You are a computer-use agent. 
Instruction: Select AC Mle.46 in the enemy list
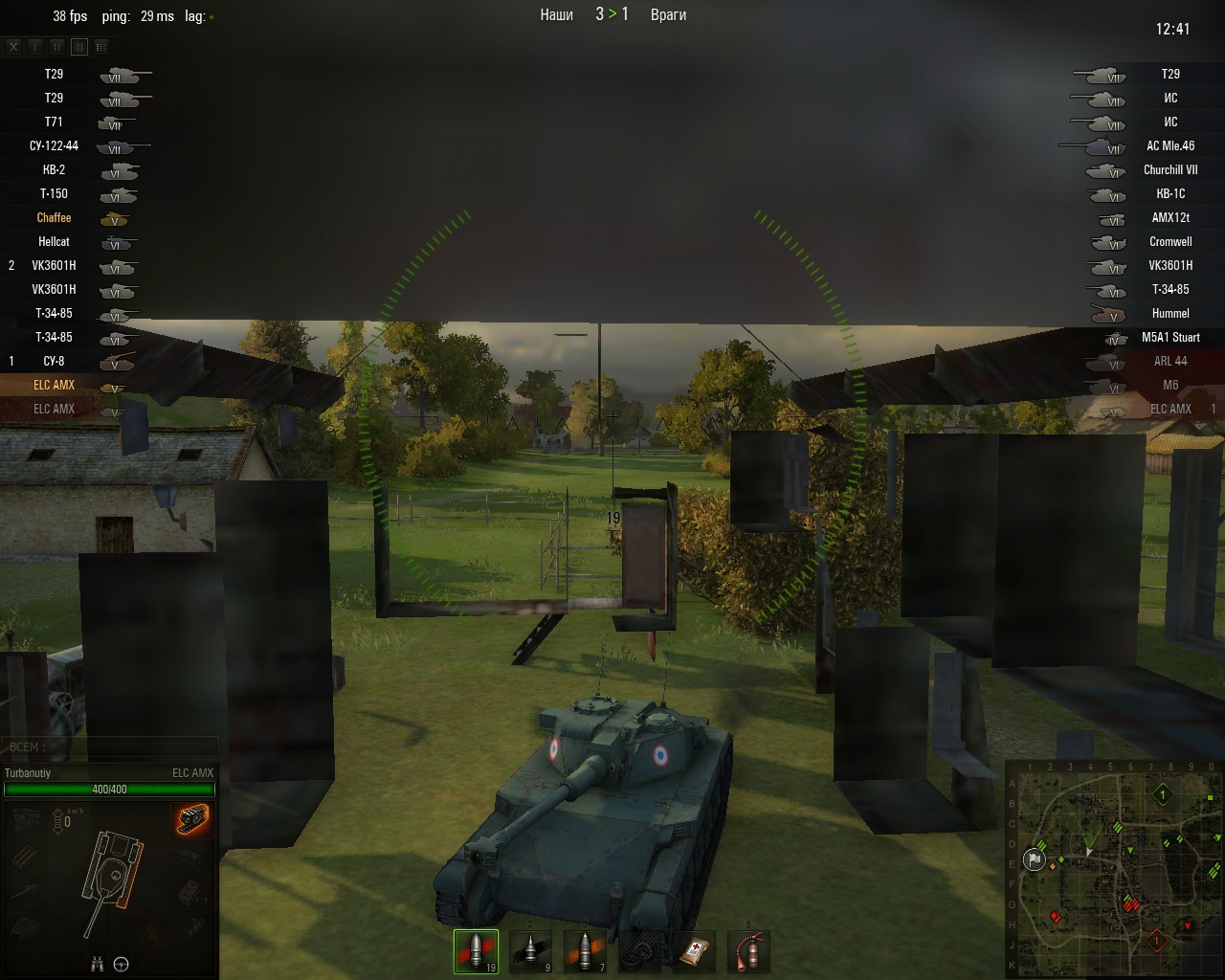[x=1170, y=145]
